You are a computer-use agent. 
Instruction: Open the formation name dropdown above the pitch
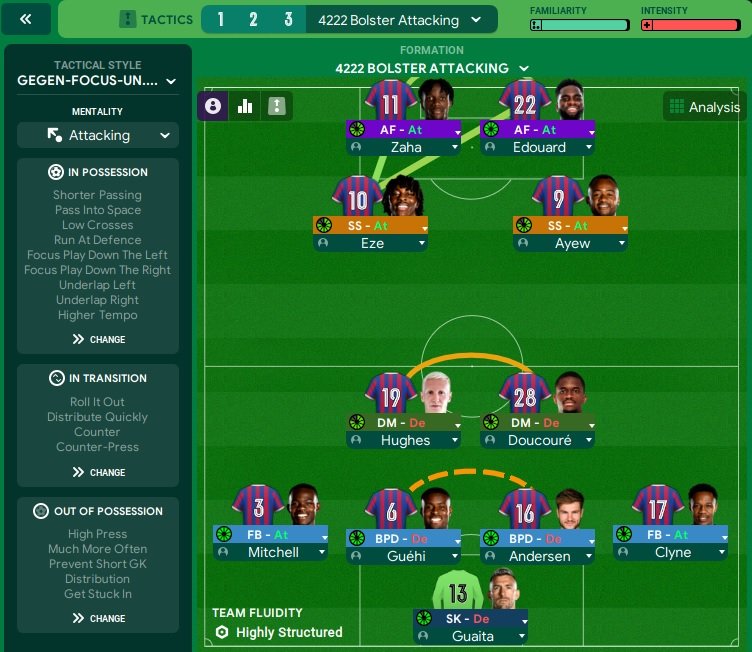[432, 68]
